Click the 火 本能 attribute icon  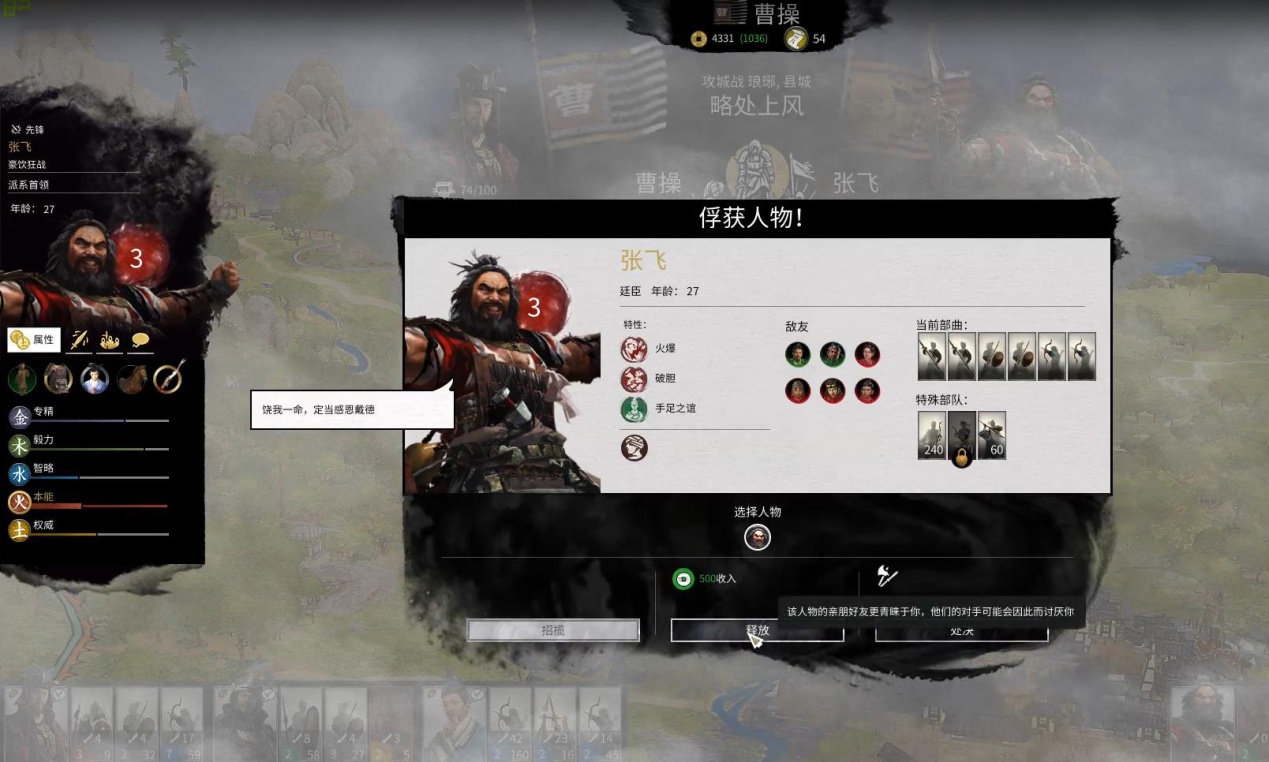tap(19, 502)
